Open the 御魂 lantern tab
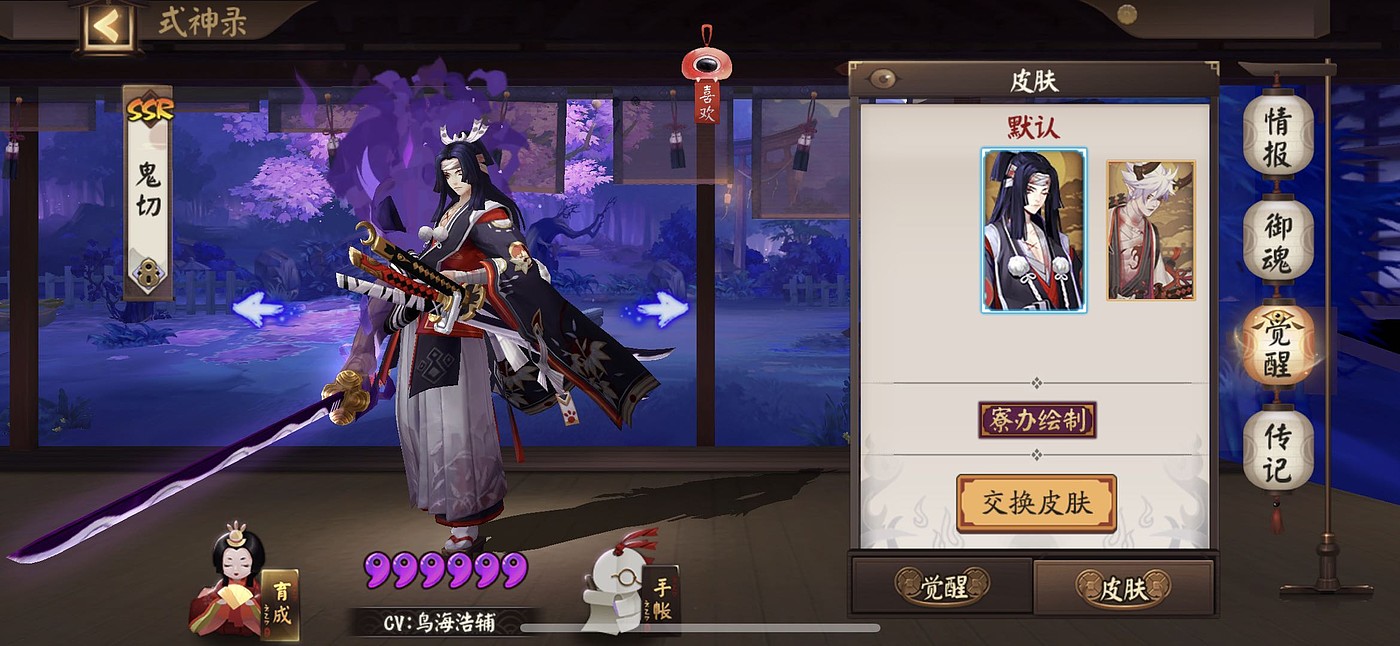The image size is (1400, 646). pyautogui.click(x=1277, y=240)
